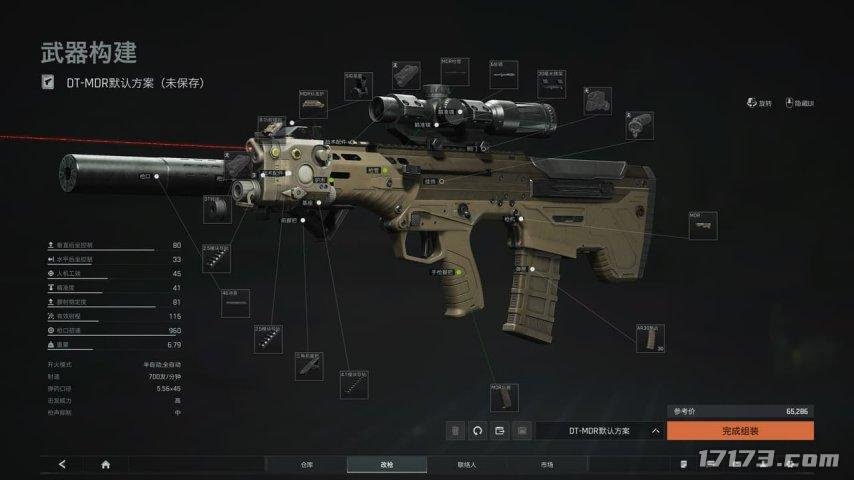The image size is (854, 480).
Task: Click the orange 完成组装 button
Action: [x=740, y=431]
